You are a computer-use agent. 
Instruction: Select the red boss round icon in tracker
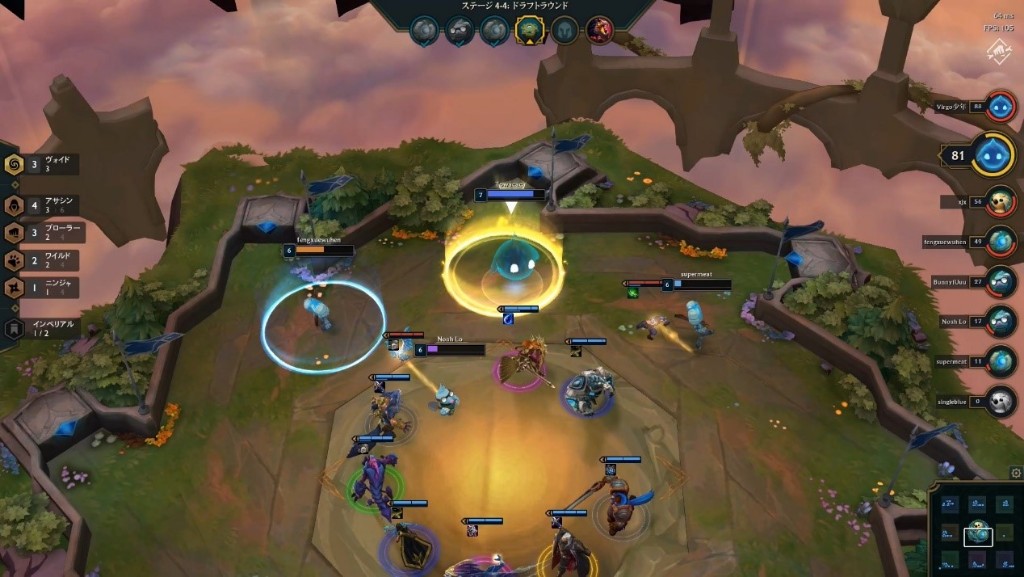point(599,30)
